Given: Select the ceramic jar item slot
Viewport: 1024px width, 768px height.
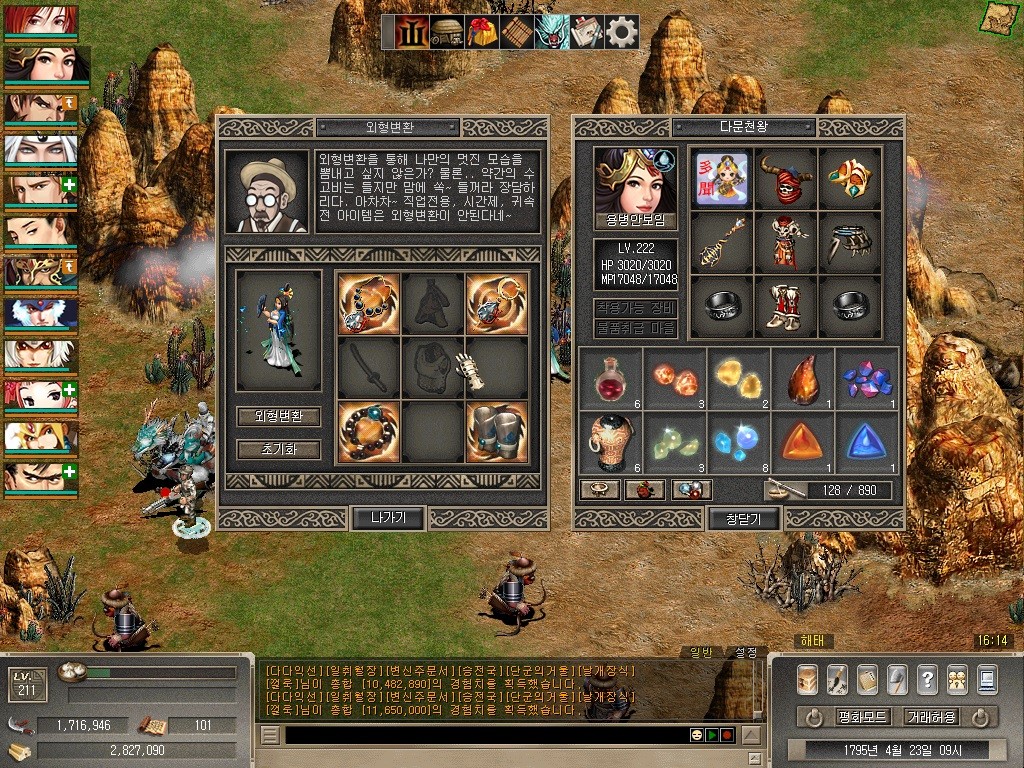Looking at the screenshot, I should (610, 442).
